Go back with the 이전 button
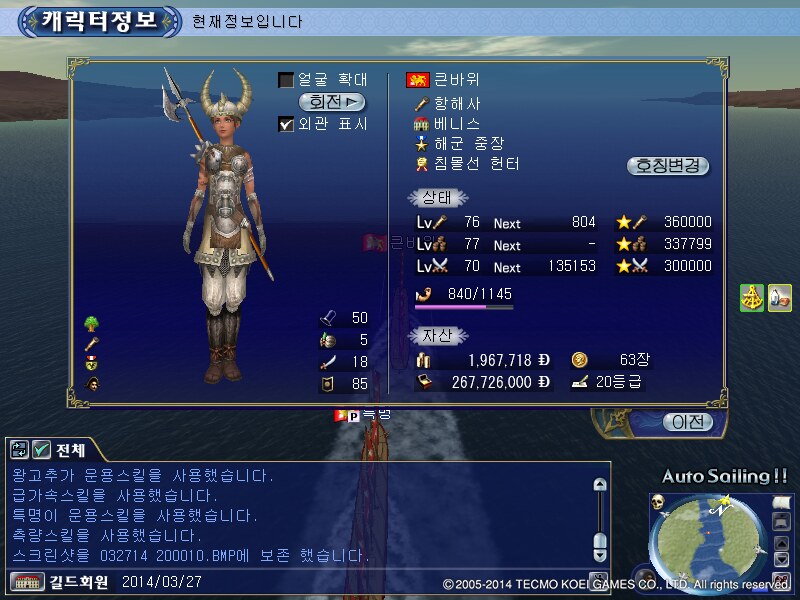800x600 pixels. pos(687,422)
